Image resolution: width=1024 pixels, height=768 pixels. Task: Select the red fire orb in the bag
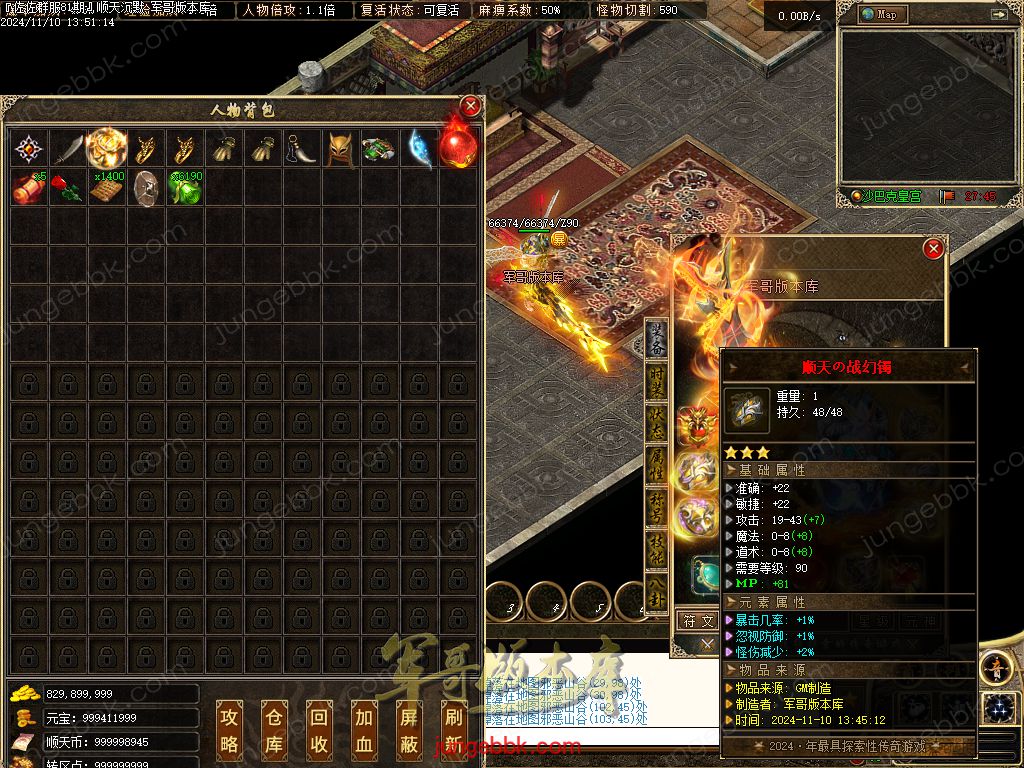pos(457,149)
